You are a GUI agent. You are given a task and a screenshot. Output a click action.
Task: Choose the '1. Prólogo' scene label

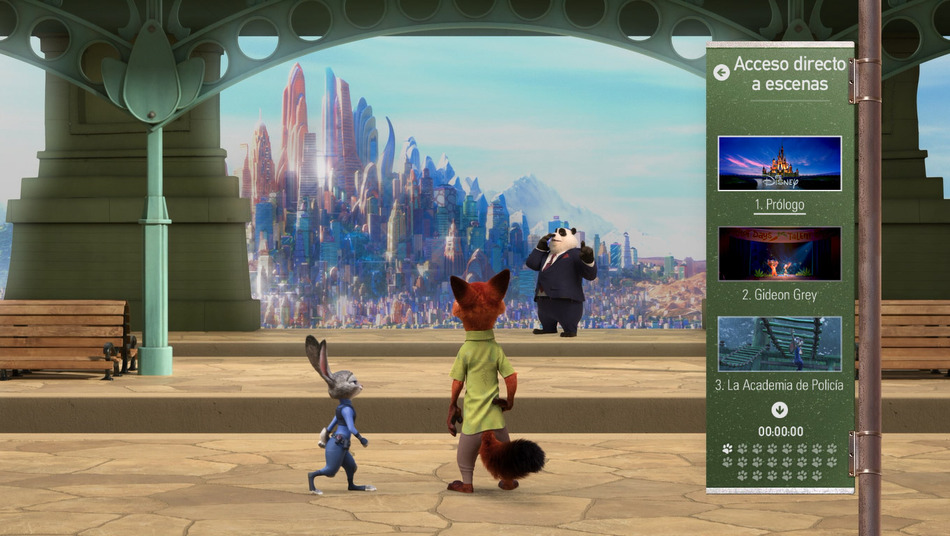779,205
